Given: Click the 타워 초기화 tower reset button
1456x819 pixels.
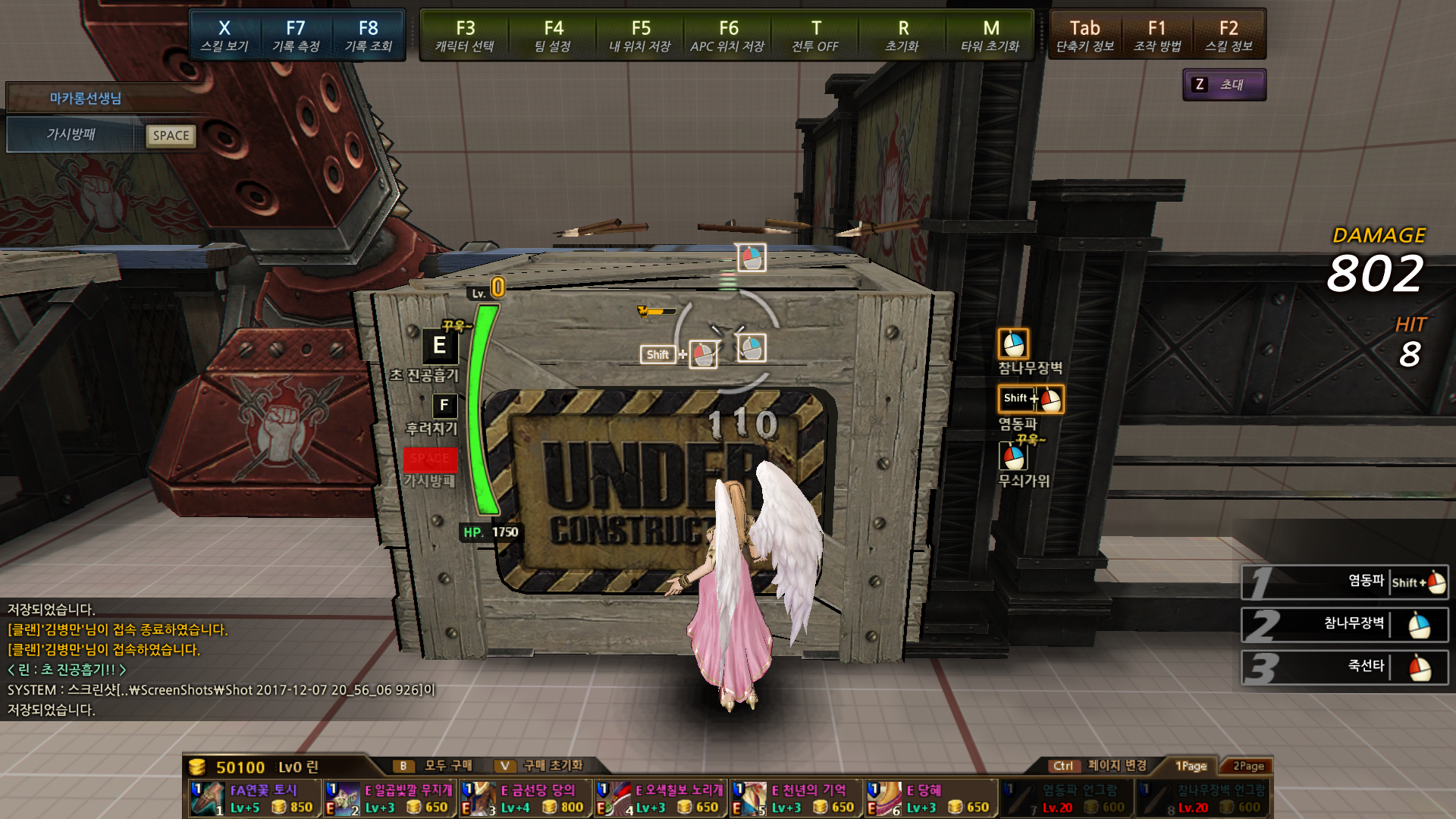Looking at the screenshot, I should click(990, 36).
